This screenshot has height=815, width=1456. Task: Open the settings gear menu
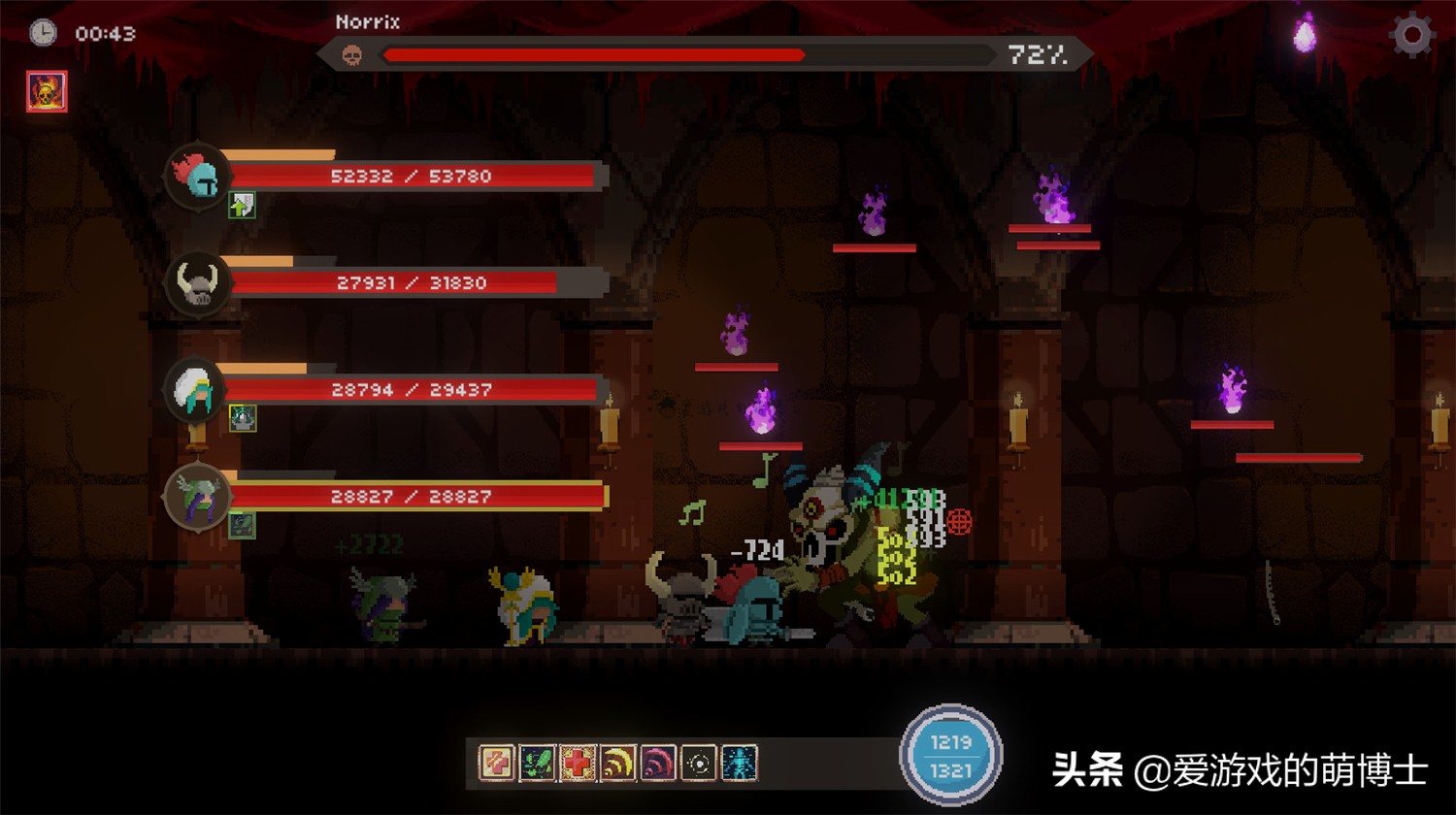point(1411,35)
